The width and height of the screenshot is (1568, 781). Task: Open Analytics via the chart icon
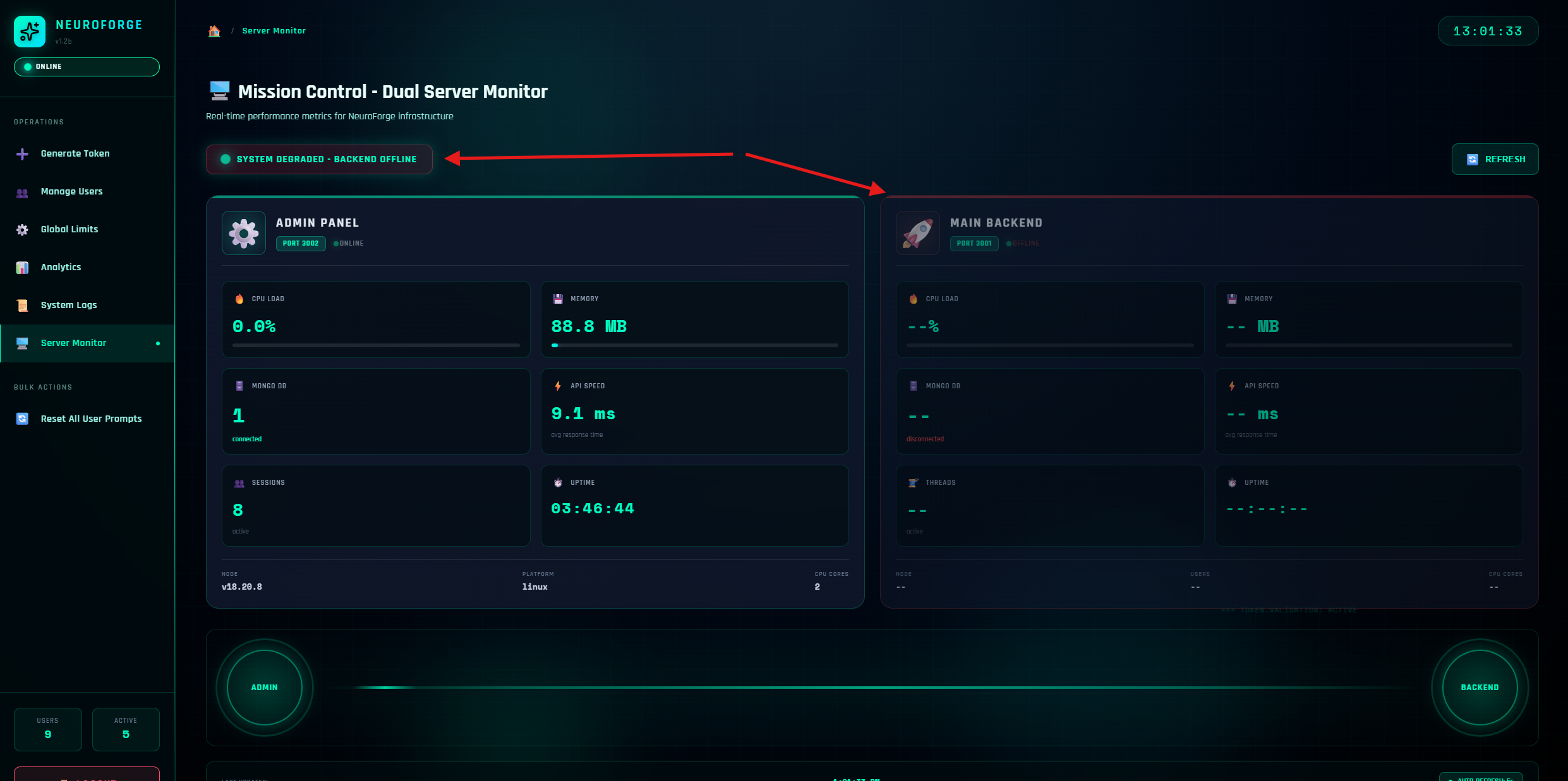click(21, 268)
